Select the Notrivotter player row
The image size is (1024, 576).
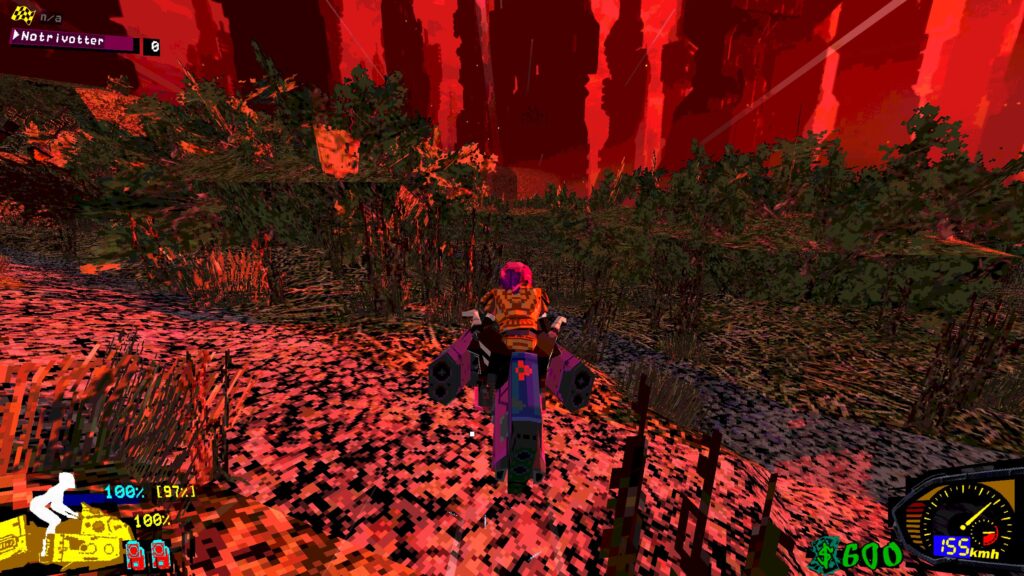click(73, 42)
